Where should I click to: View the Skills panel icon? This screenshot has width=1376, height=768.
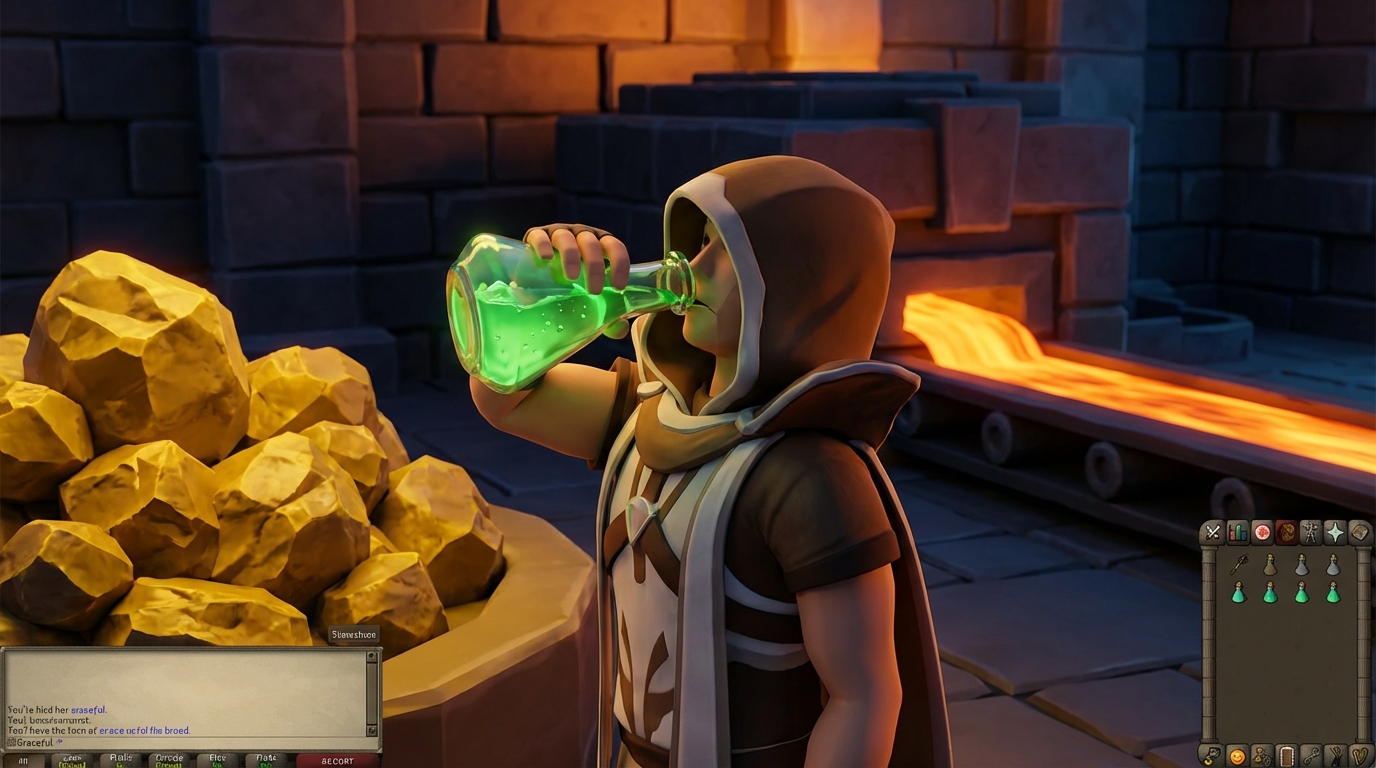pyautogui.click(x=1238, y=531)
